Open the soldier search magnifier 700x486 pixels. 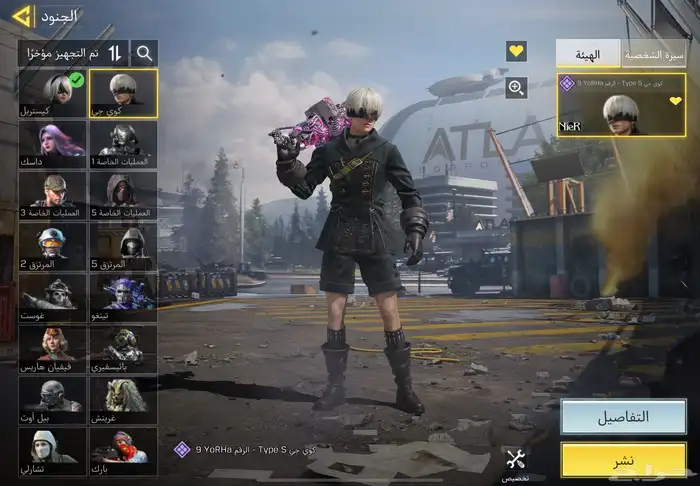(x=145, y=53)
